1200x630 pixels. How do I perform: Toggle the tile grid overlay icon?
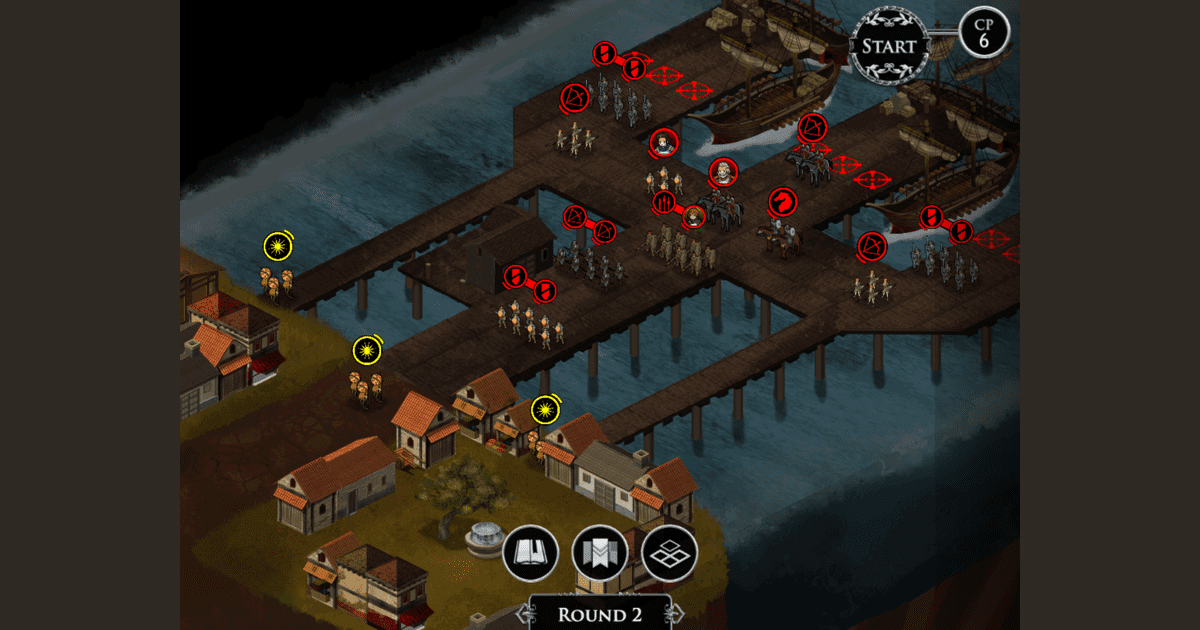(x=669, y=552)
